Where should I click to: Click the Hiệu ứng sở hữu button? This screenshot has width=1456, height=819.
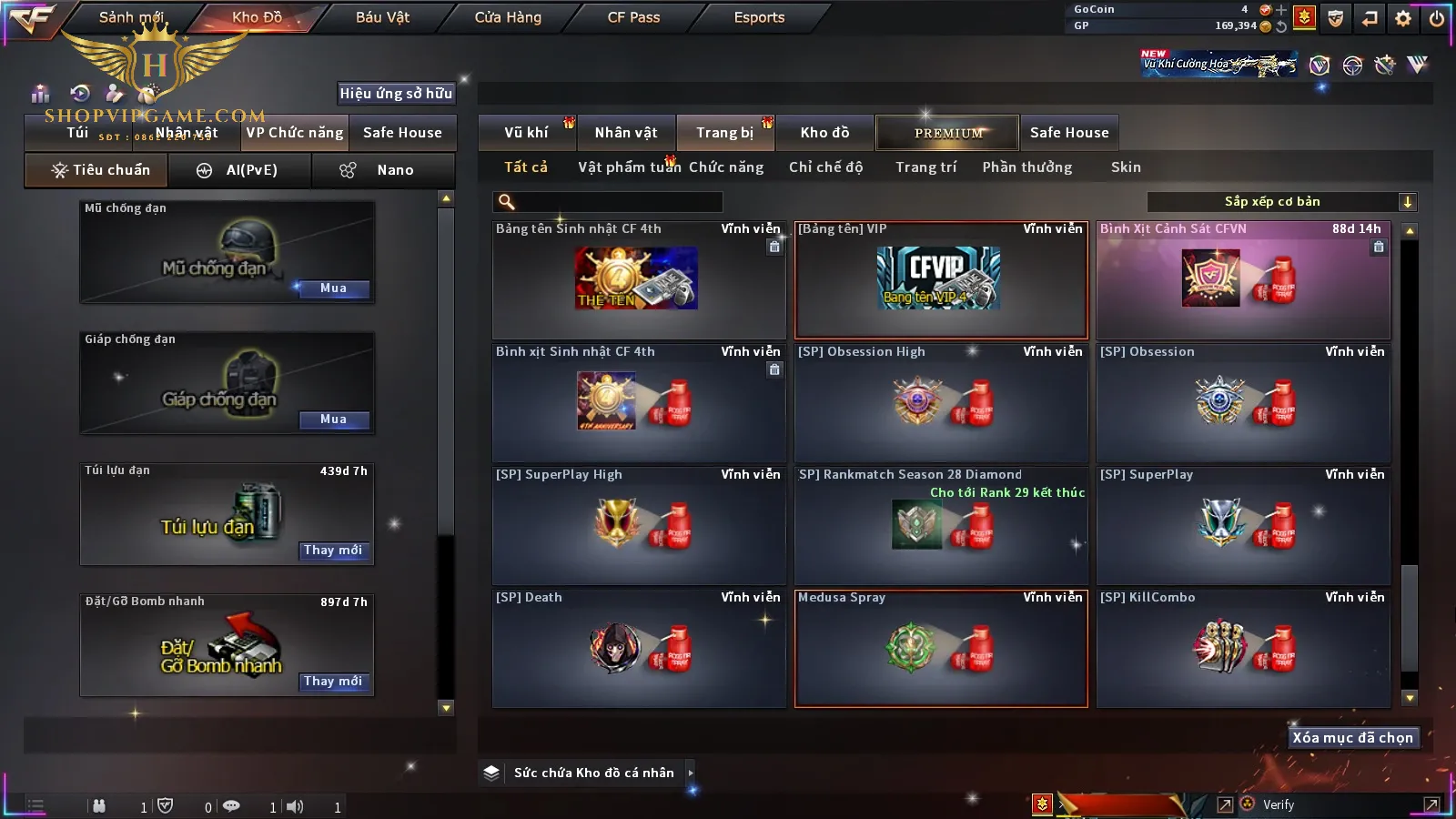click(396, 94)
